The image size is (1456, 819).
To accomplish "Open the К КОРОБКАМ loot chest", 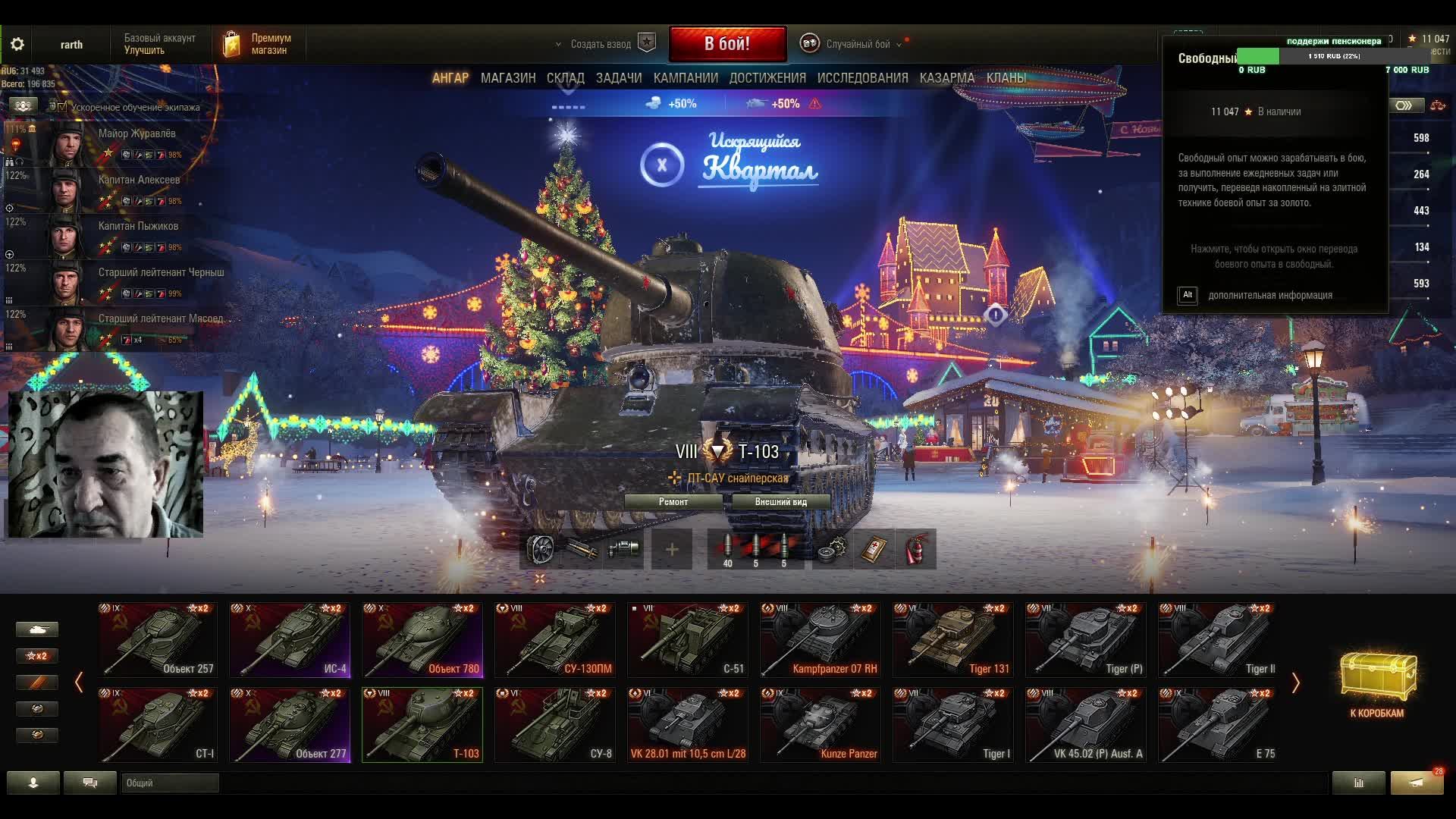I will coord(1377,683).
